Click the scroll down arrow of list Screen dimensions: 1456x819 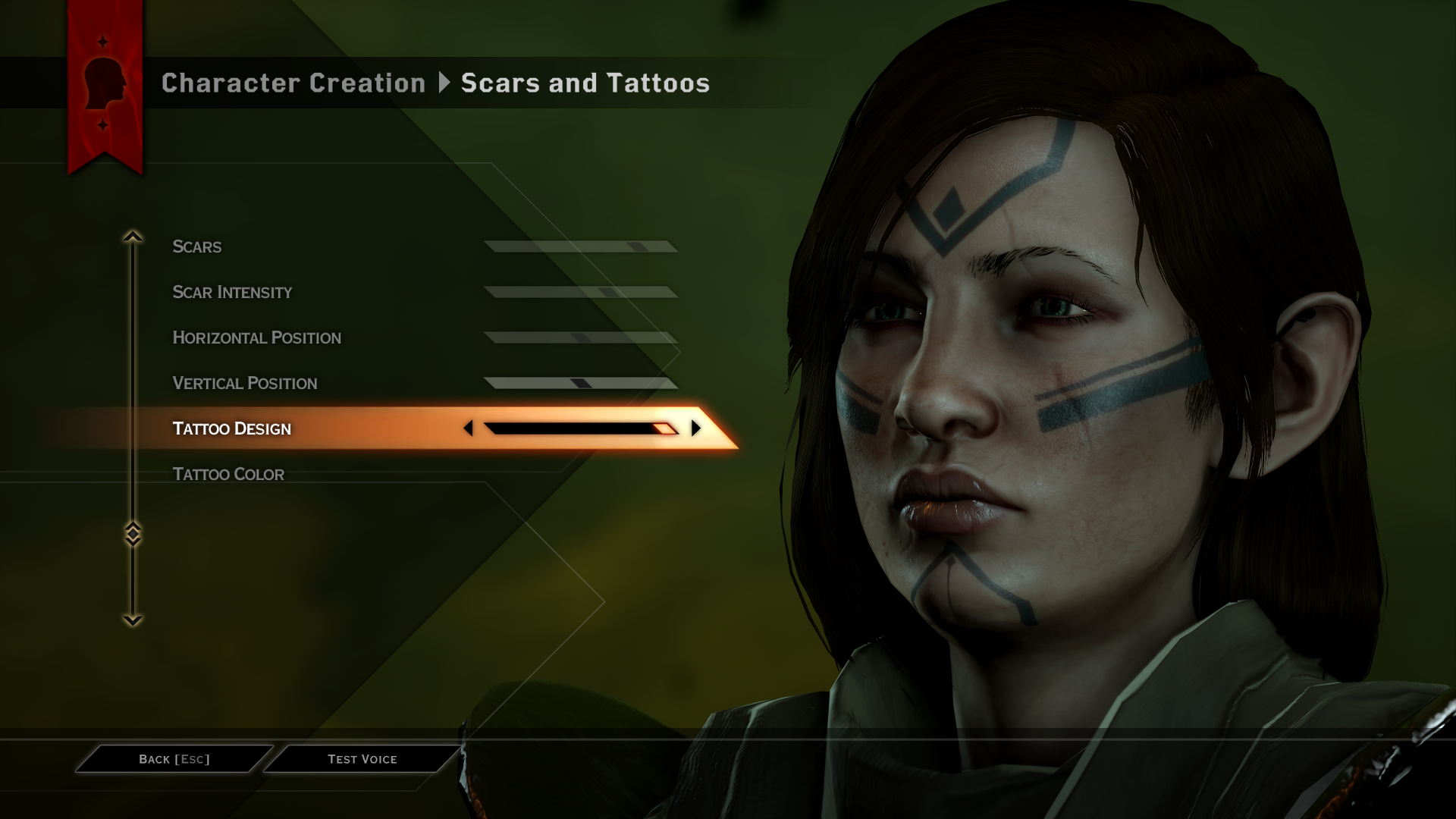click(133, 620)
